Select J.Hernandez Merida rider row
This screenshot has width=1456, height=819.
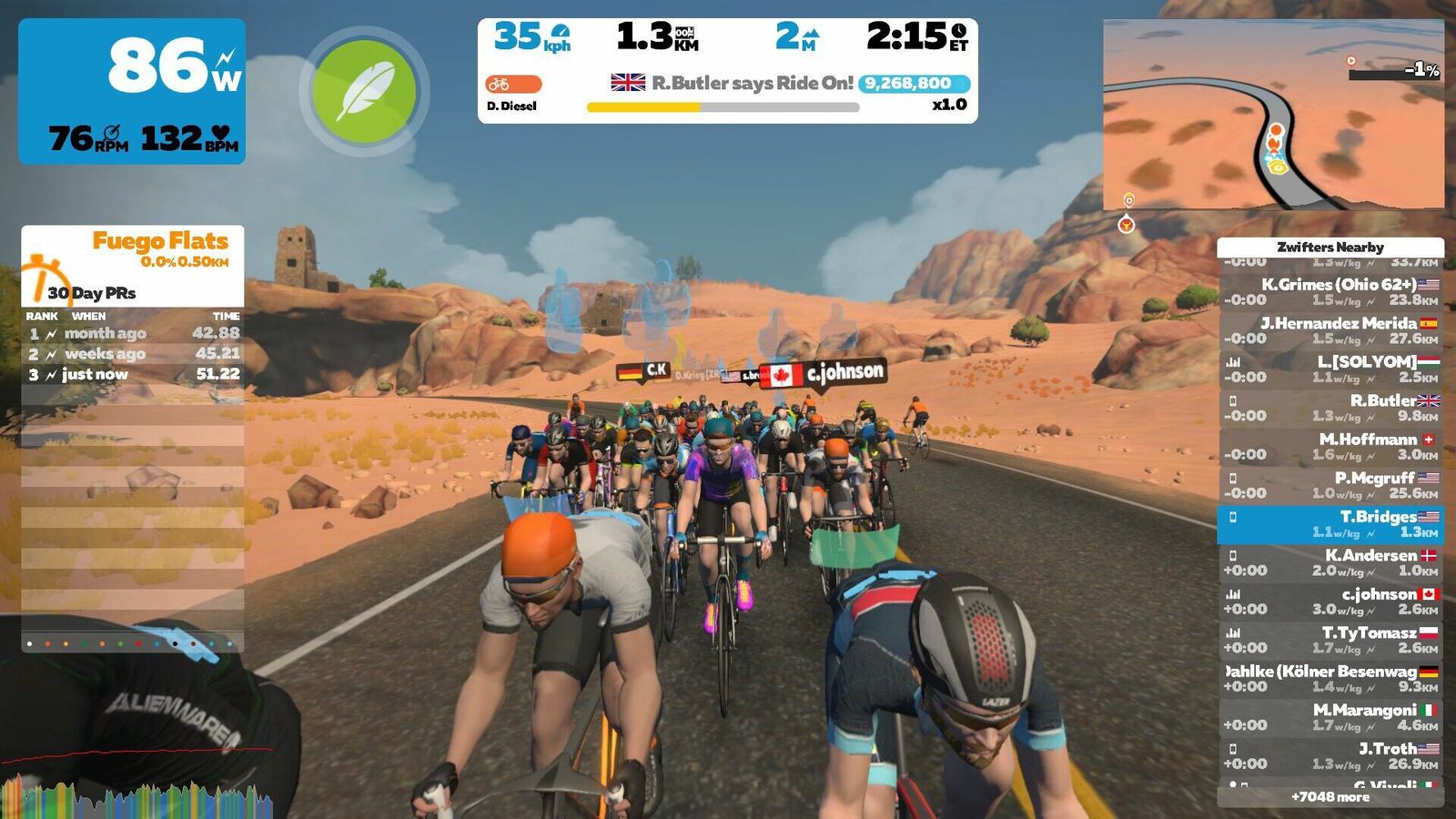click(x=1330, y=330)
